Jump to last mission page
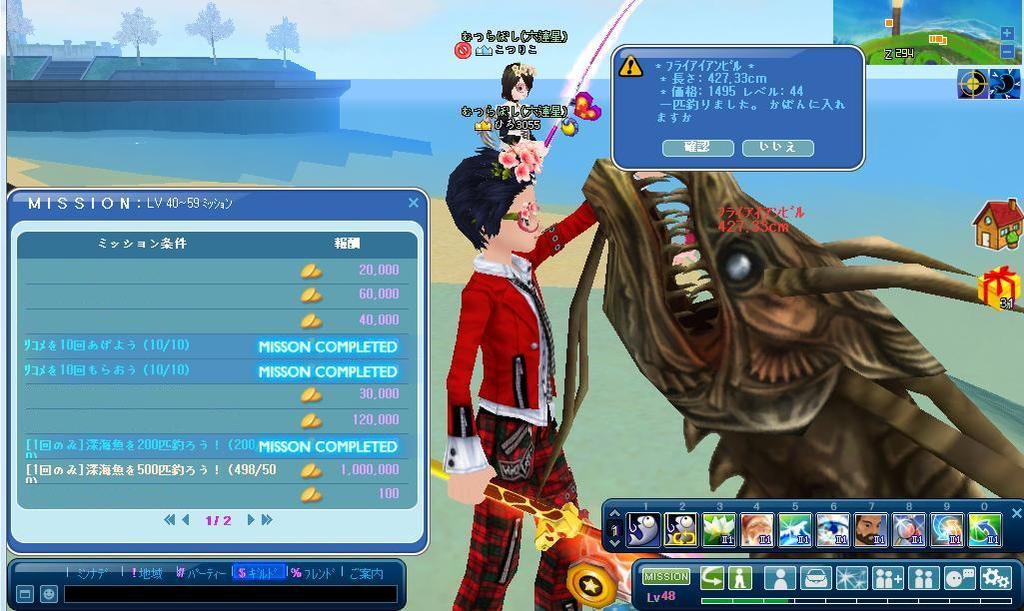 click(x=267, y=520)
